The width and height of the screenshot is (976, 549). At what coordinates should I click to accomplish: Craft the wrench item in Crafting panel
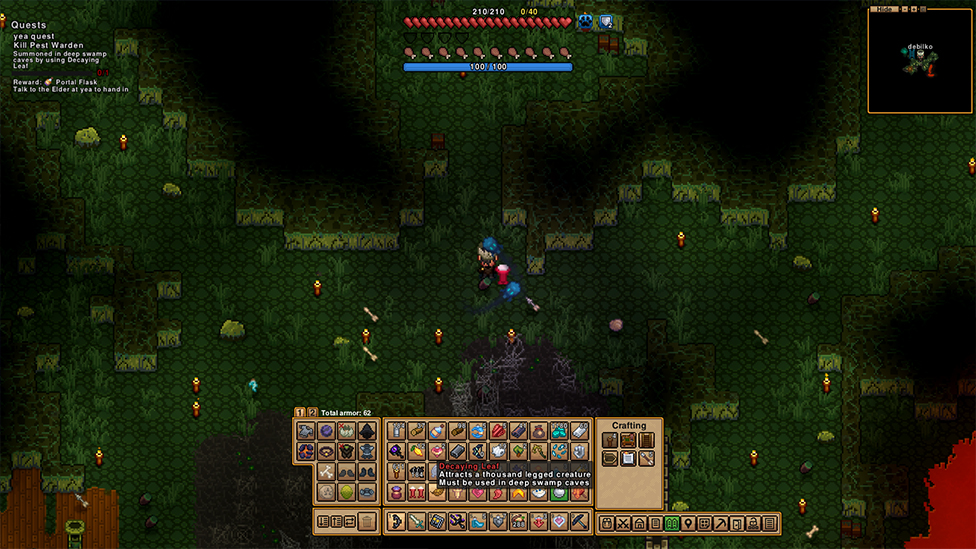[646, 458]
